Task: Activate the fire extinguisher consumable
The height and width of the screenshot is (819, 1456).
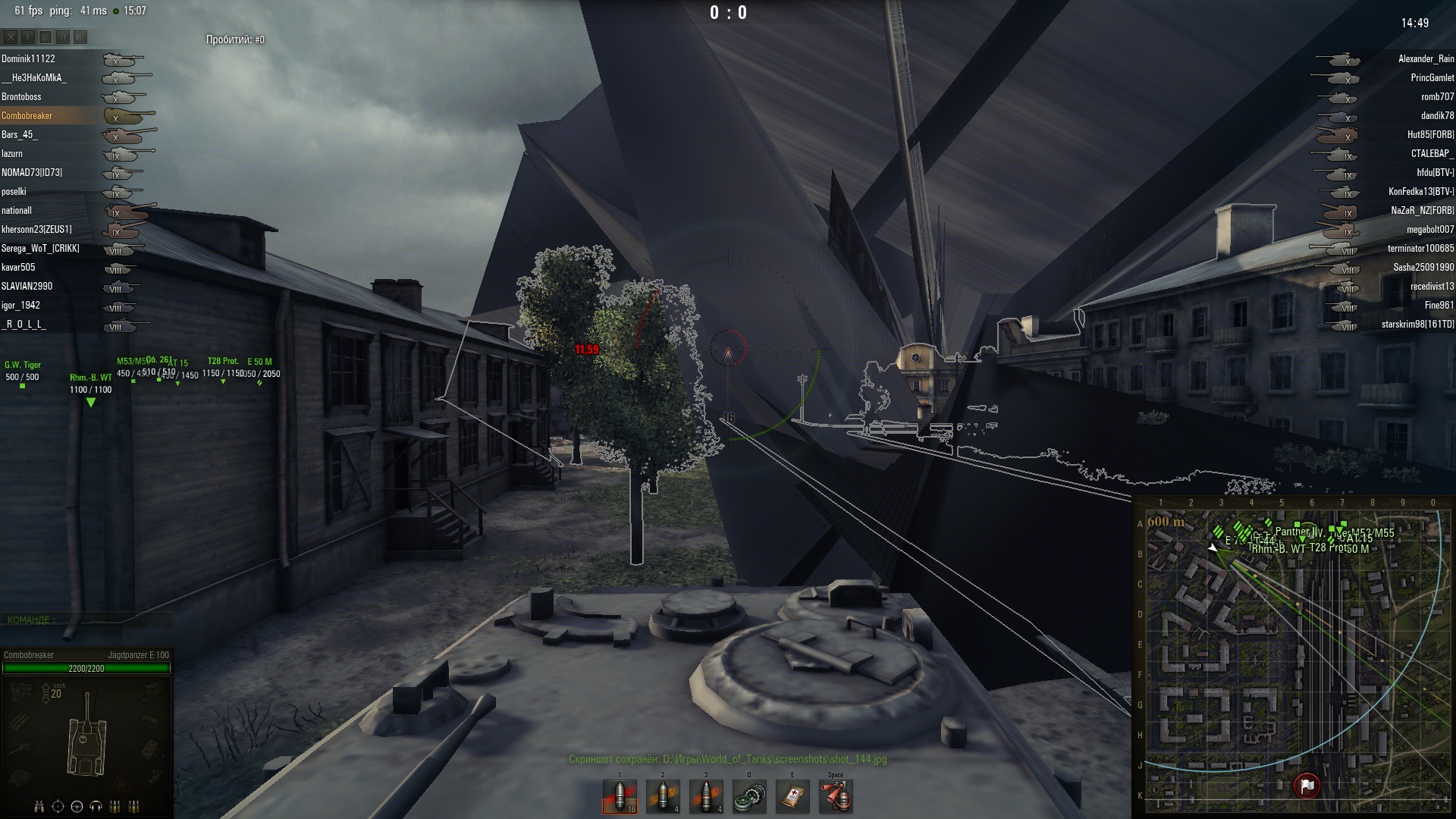Action: (836, 797)
